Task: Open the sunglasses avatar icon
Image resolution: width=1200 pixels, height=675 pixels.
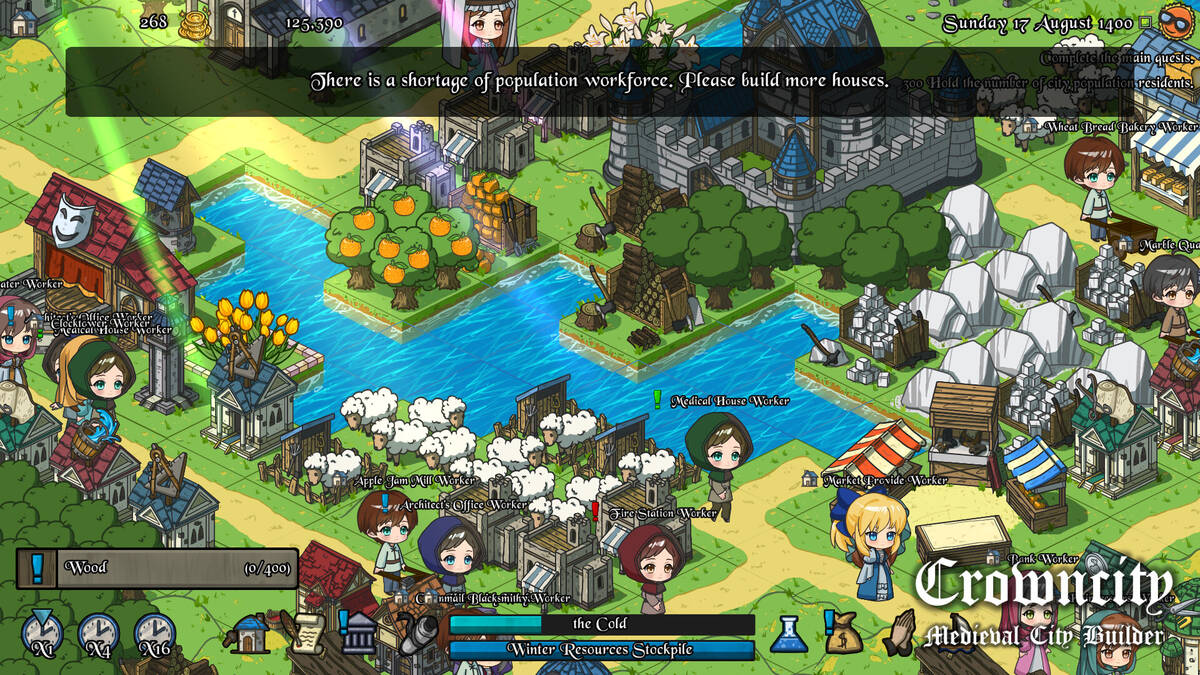Action: click(1178, 20)
